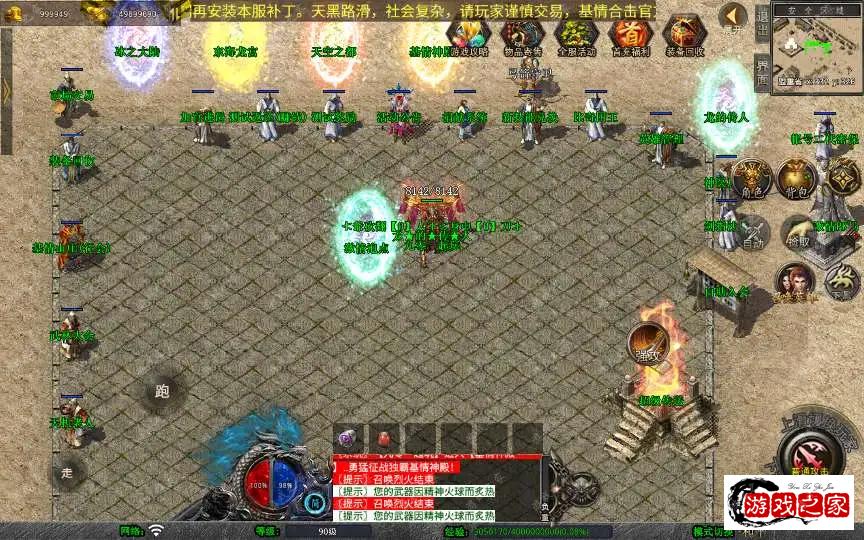Click the orange arrow collapse button

point(733,16)
